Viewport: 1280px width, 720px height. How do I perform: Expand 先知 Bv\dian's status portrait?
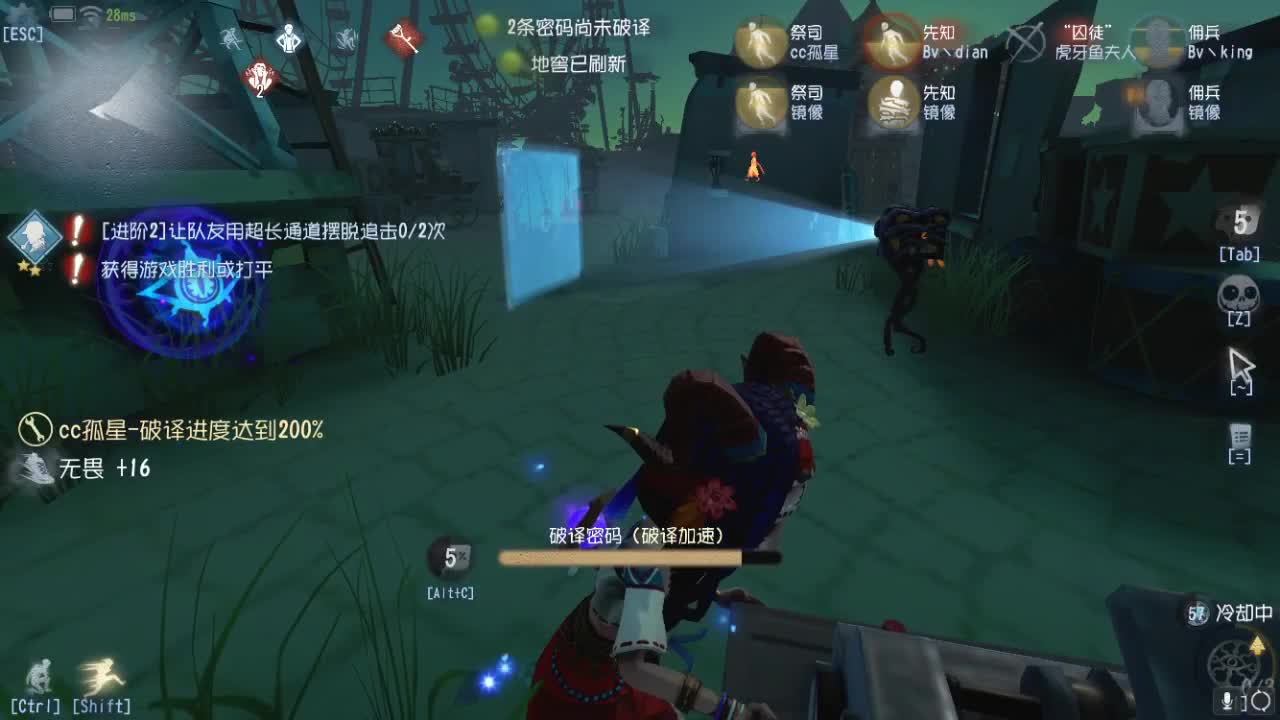pyautogui.click(x=893, y=42)
